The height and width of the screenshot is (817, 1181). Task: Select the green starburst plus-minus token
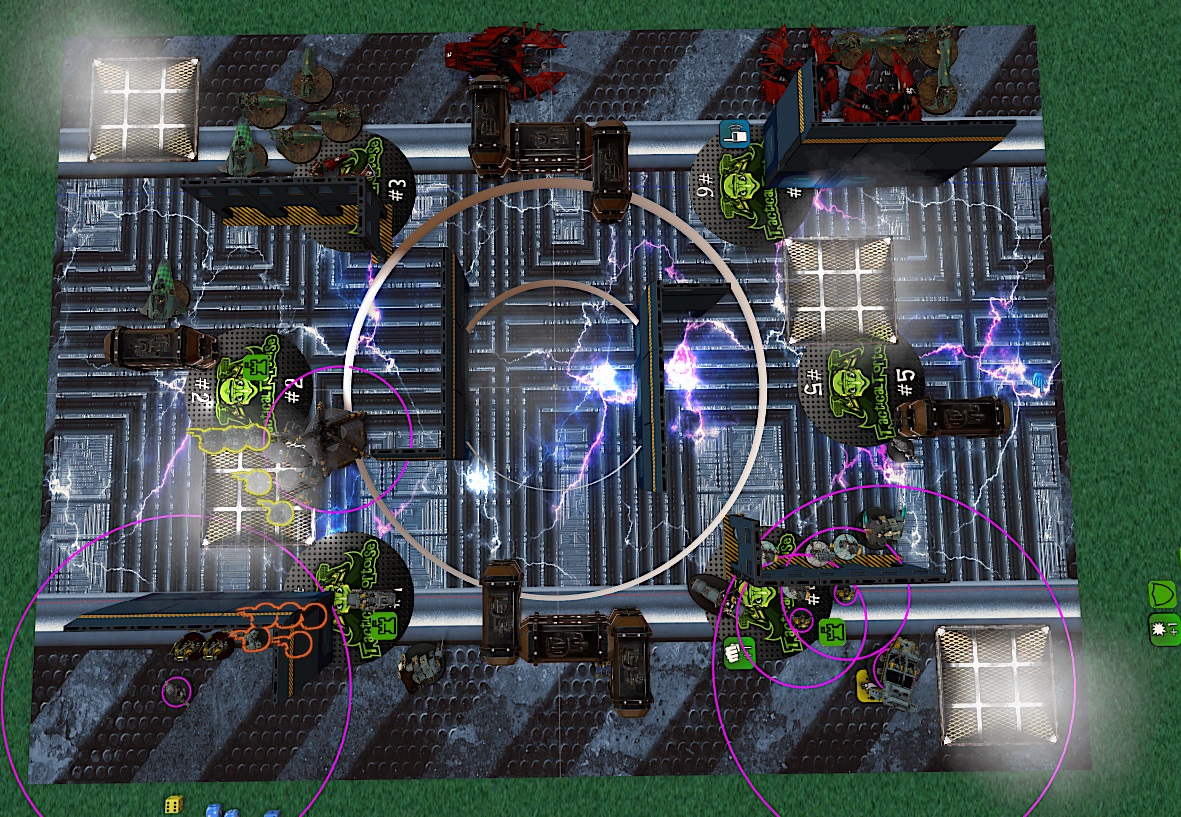1162,630
